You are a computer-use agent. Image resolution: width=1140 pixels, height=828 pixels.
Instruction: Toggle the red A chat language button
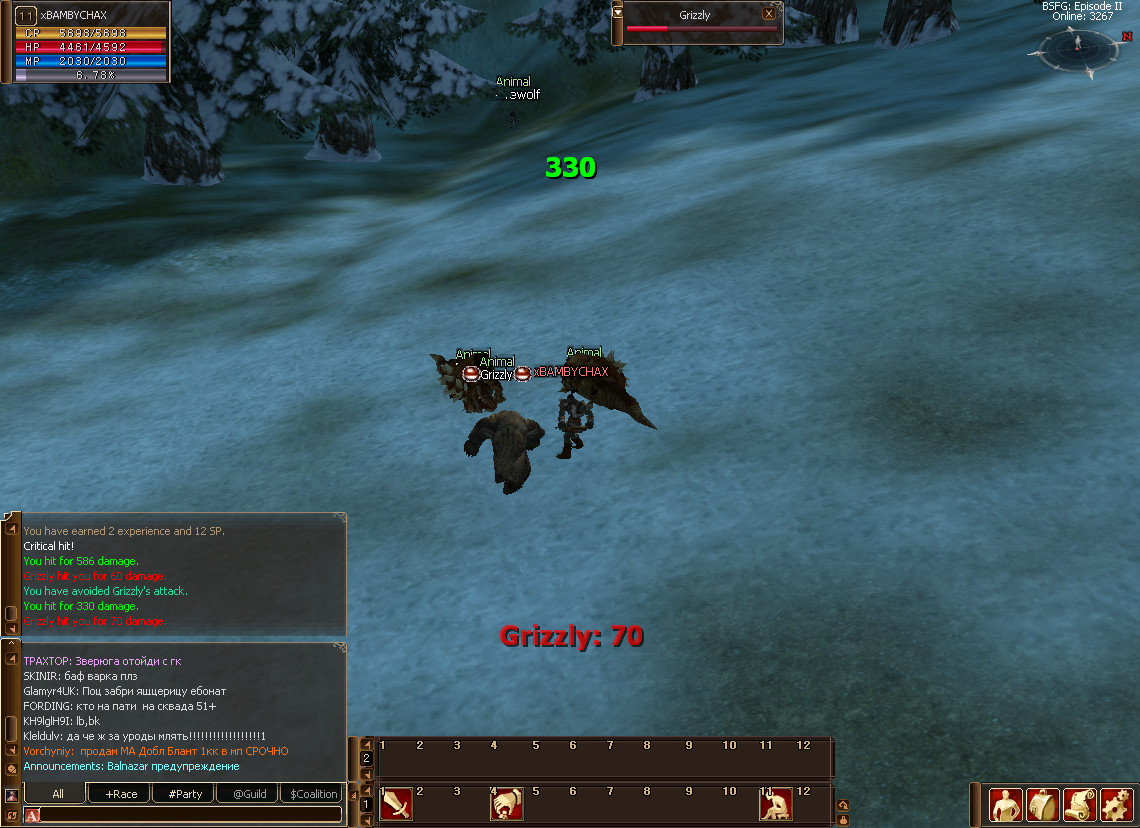32,815
